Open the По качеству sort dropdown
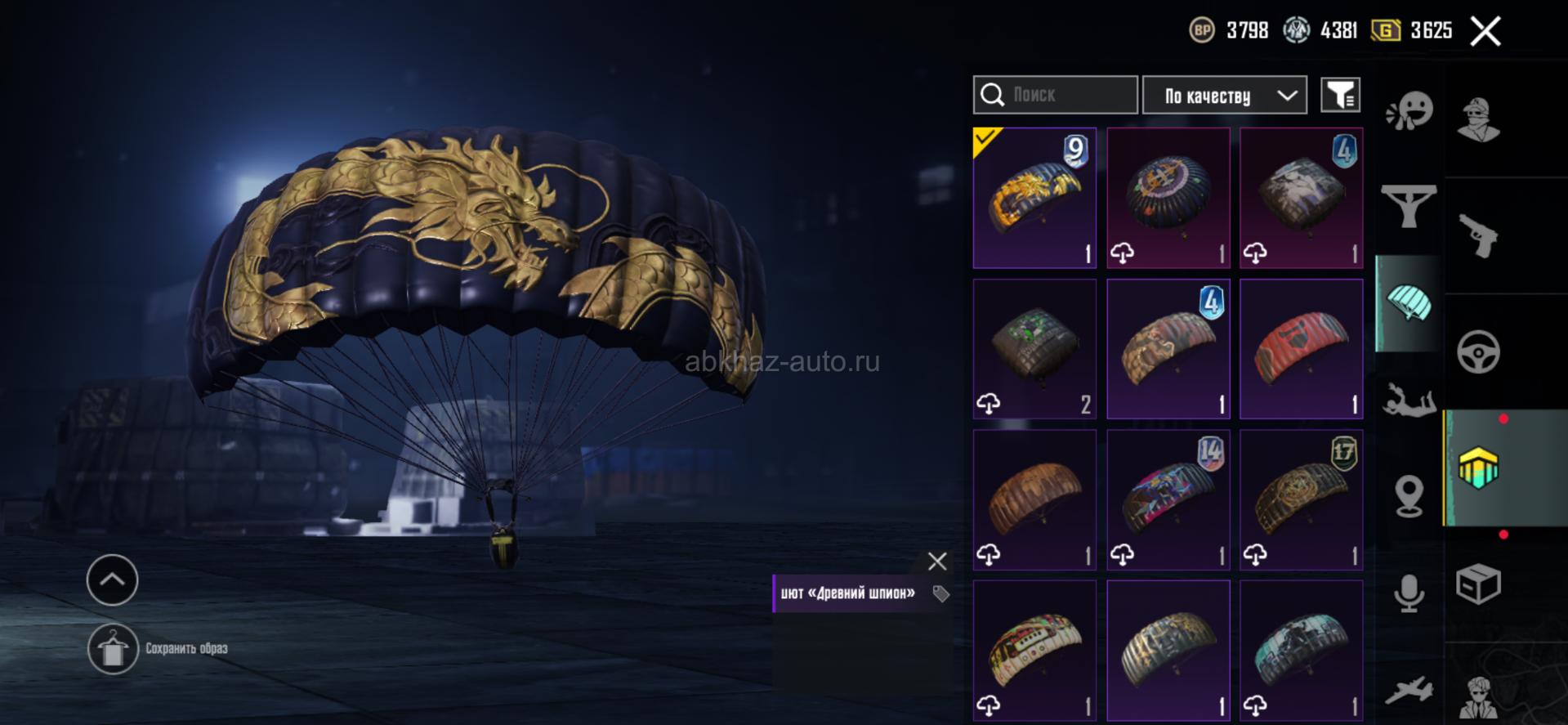Image resolution: width=1568 pixels, height=725 pixels. pos(1224,96)
